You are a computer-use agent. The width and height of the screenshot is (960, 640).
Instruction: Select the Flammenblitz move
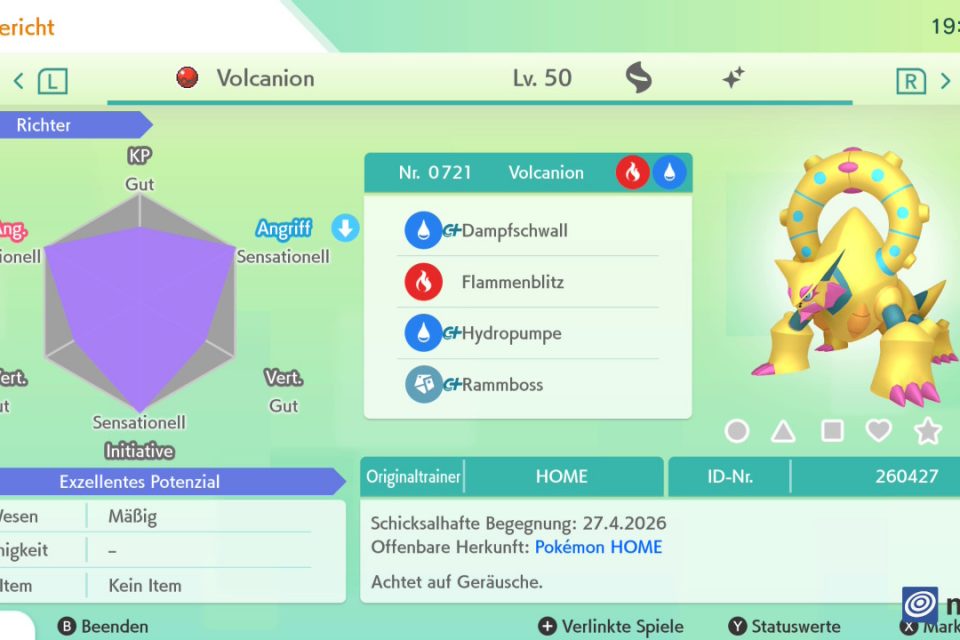(x=512, y=283)
